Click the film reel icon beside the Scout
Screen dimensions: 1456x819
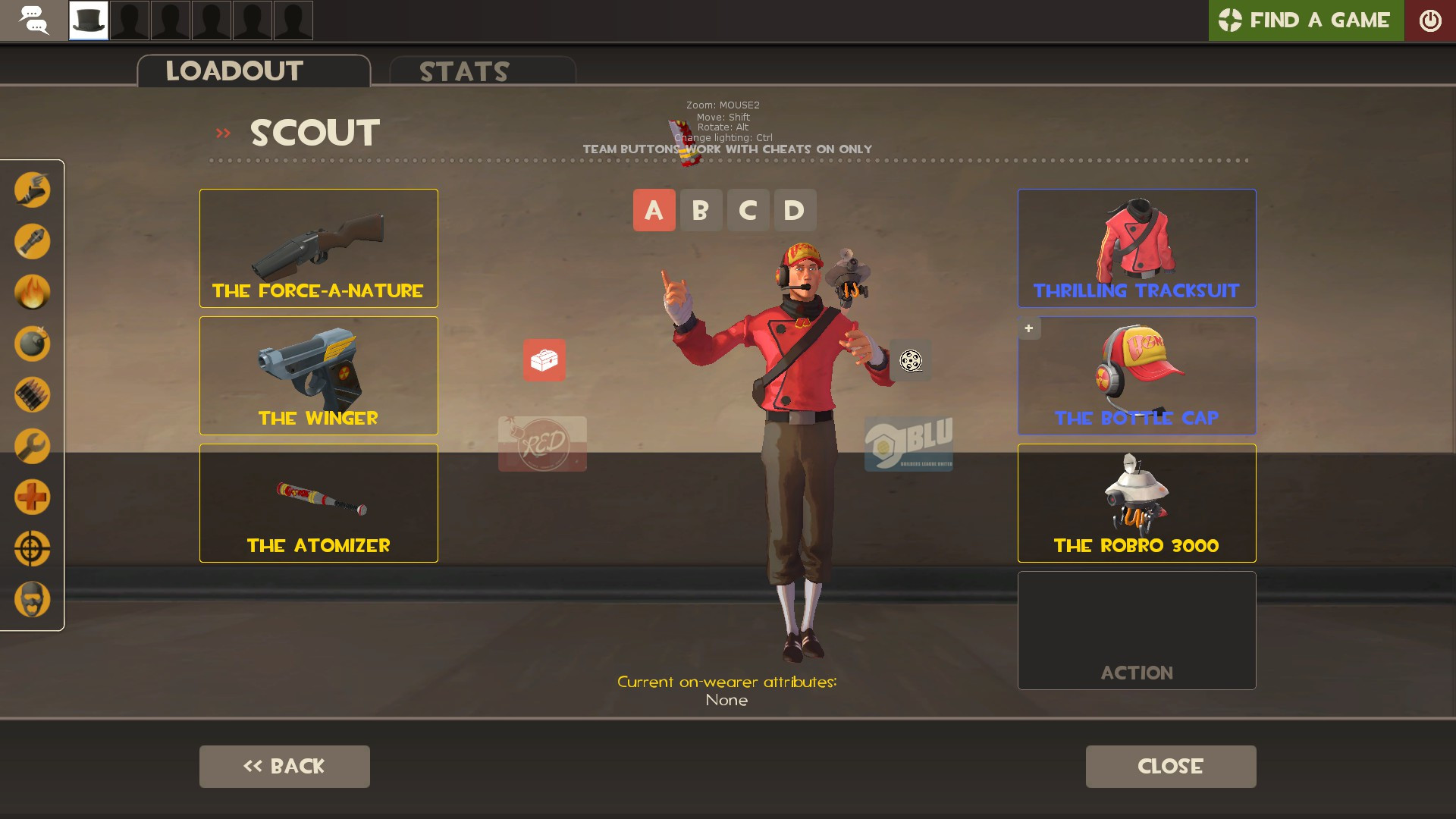tap(910, 361)
